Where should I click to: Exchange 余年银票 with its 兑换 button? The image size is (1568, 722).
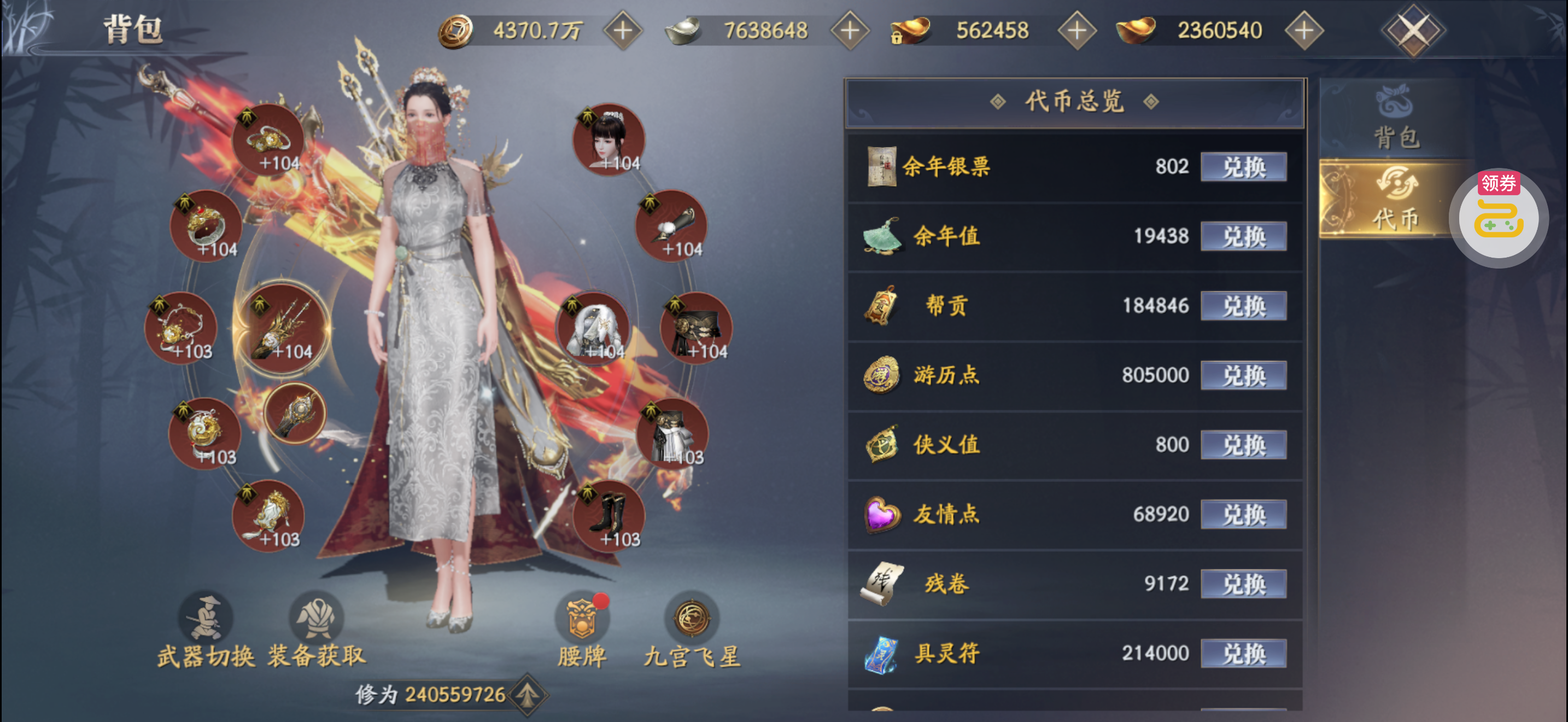pos(1243,167)
